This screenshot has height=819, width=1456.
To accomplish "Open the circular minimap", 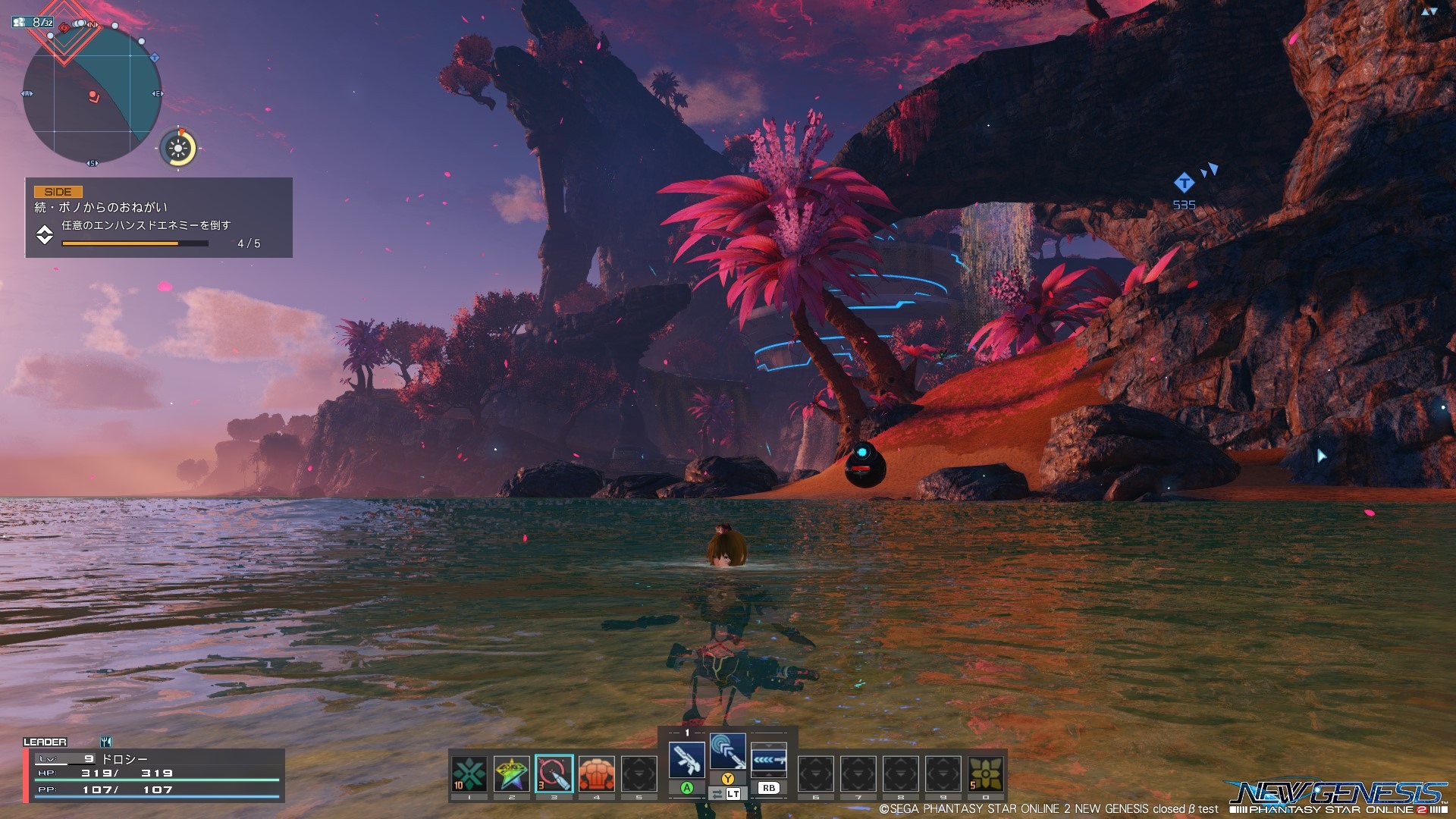I will 92,95.
